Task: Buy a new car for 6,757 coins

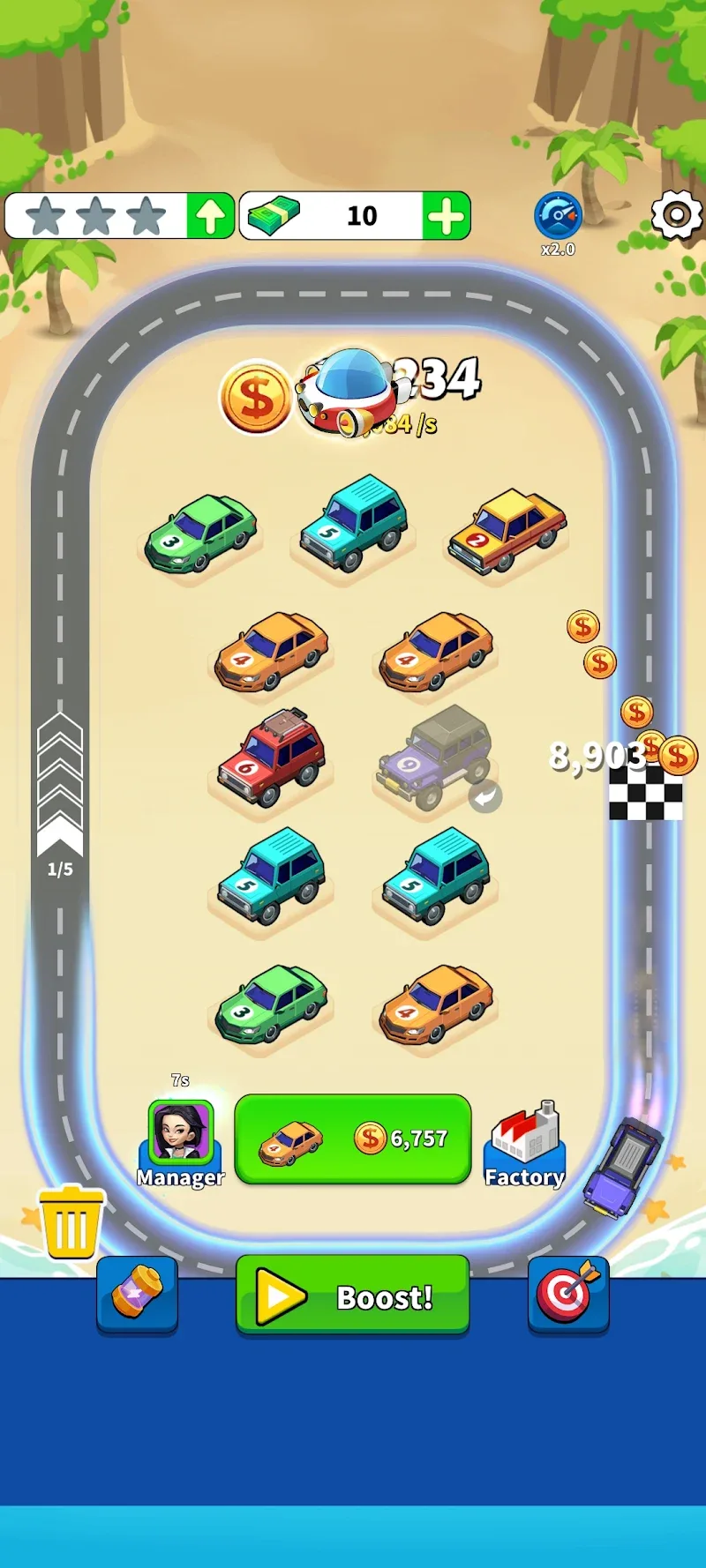Action: pyautogui.click(x=353, y=1139)
